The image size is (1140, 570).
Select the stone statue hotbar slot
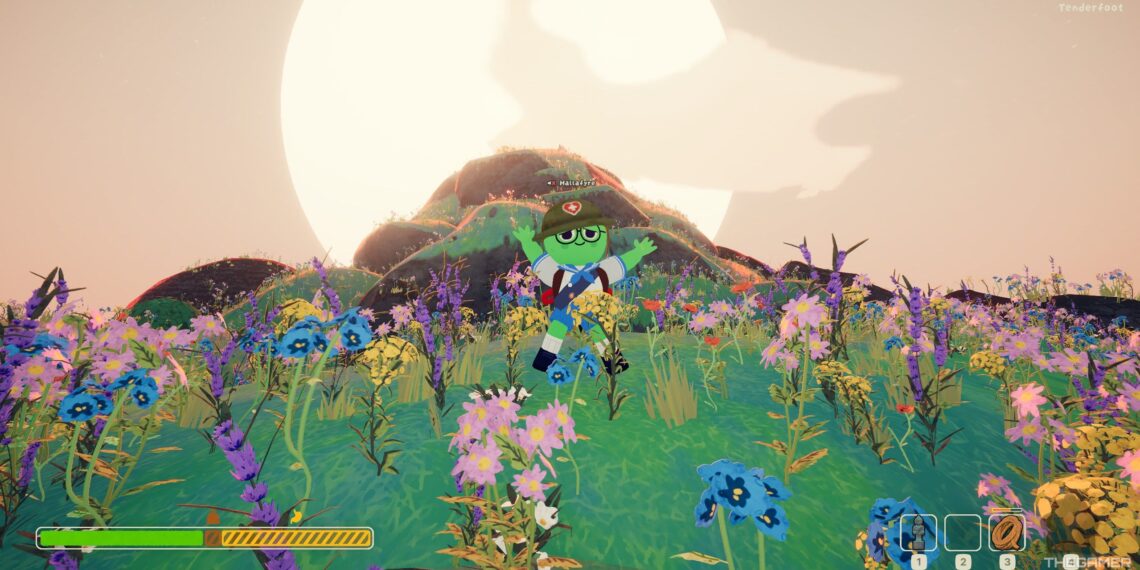(x=918, y=533)
